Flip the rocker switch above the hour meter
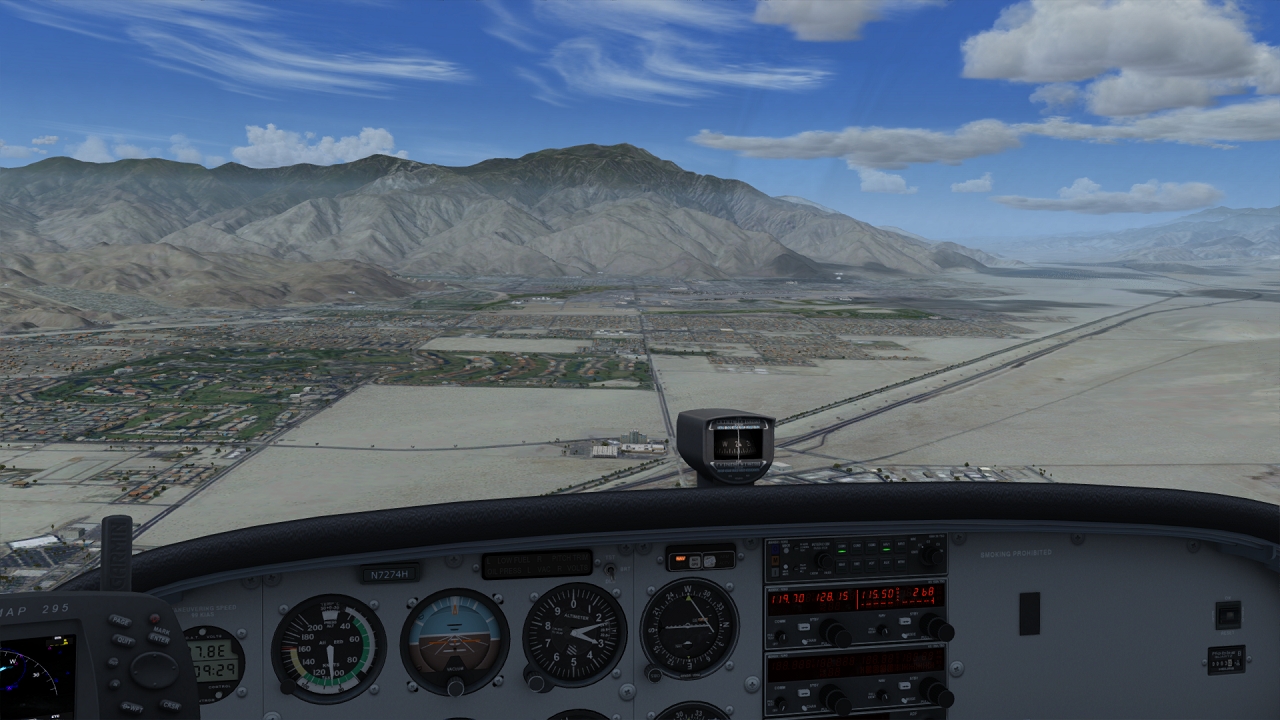 click(x=1227, y=614)
